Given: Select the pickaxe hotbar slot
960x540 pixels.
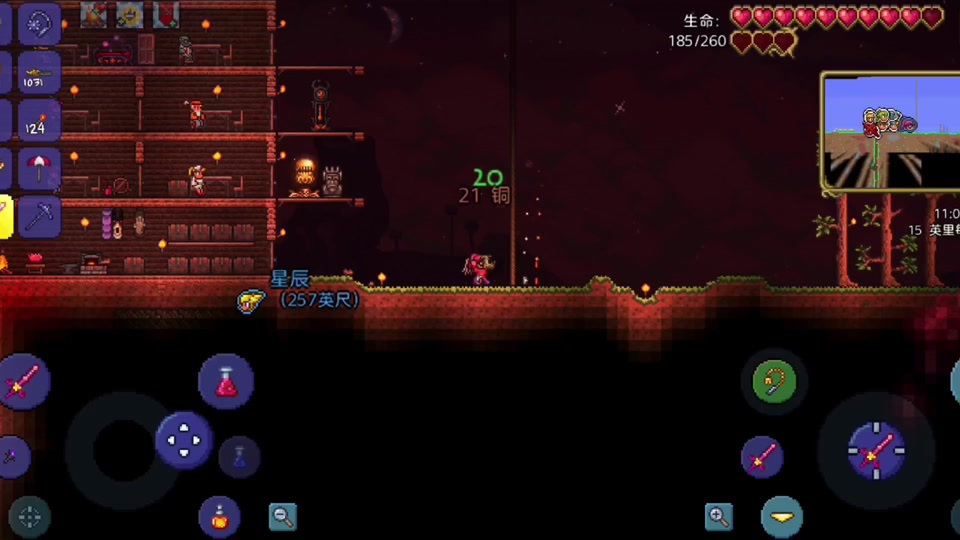Looking at the screenshot, I should tap(40, 216).
